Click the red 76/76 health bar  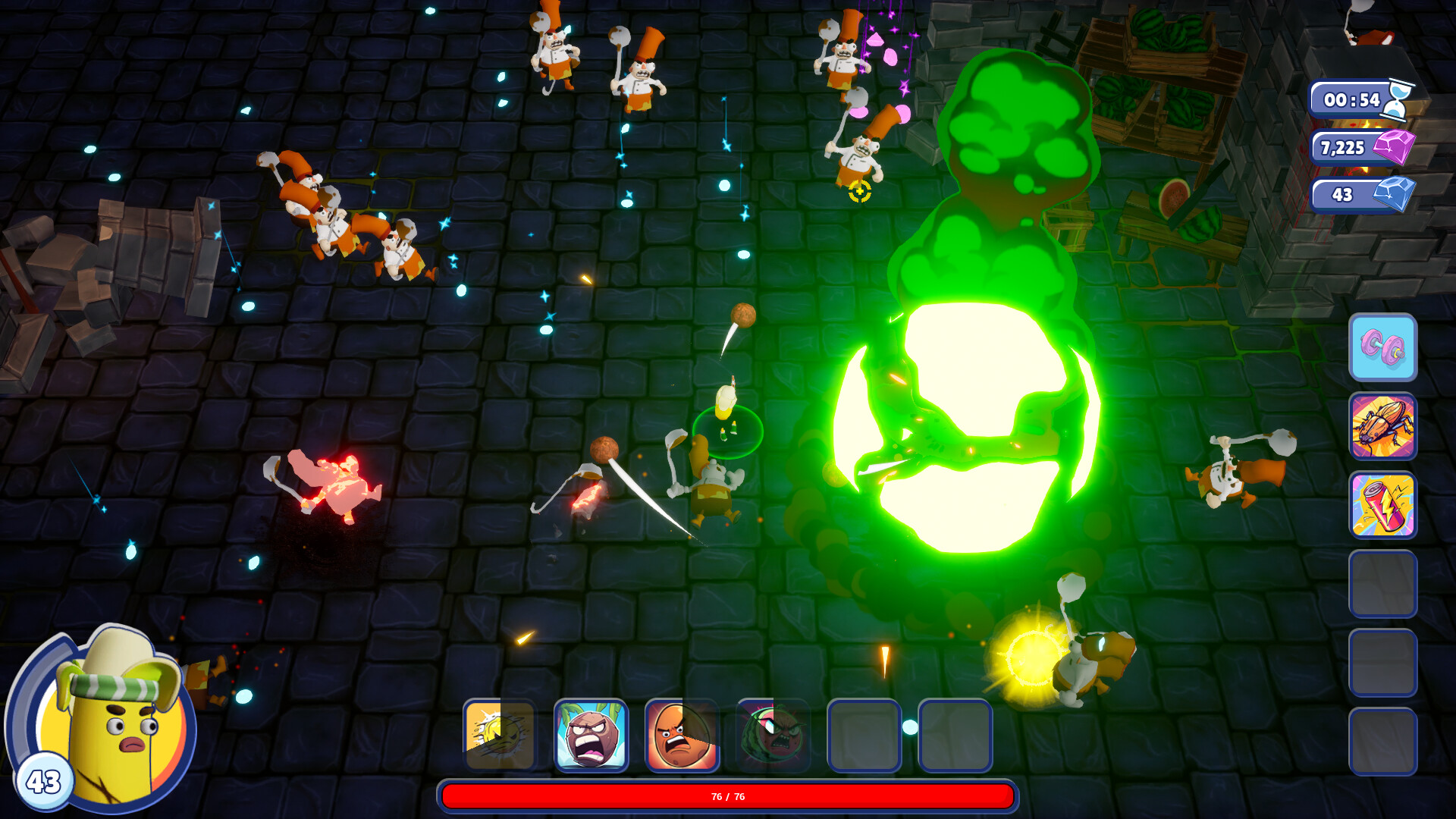point(726,796)
